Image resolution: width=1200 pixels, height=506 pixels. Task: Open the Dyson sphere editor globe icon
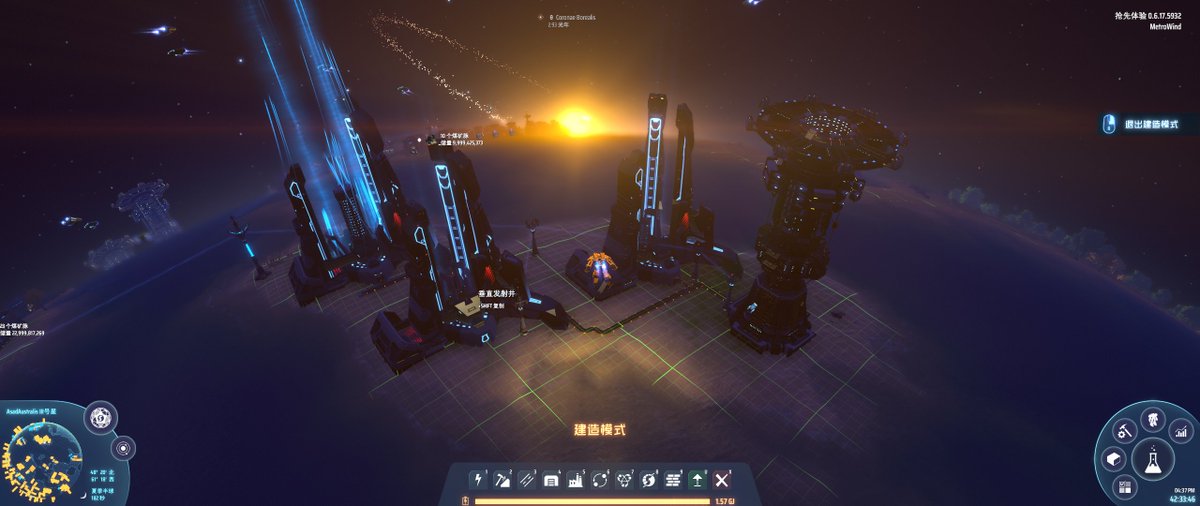coord(99,419)
